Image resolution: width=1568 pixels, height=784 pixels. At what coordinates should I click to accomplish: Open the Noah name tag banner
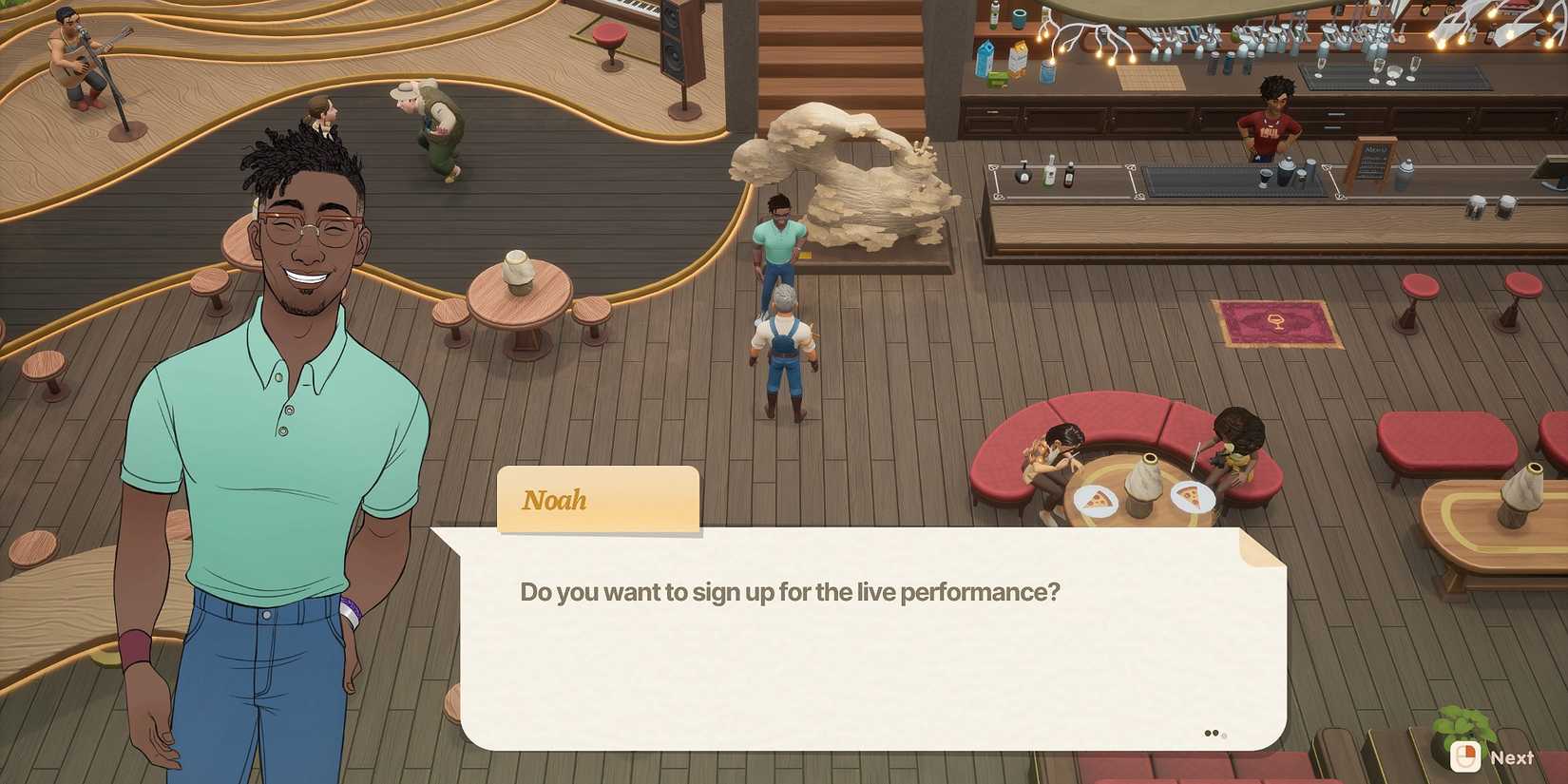598,500
